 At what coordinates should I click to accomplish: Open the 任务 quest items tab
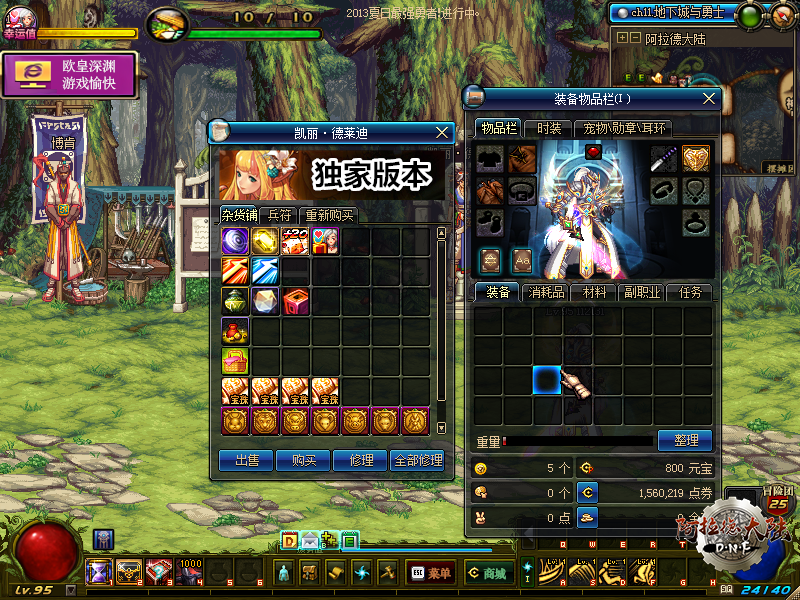pyautogui.click(x=690, y=292)
